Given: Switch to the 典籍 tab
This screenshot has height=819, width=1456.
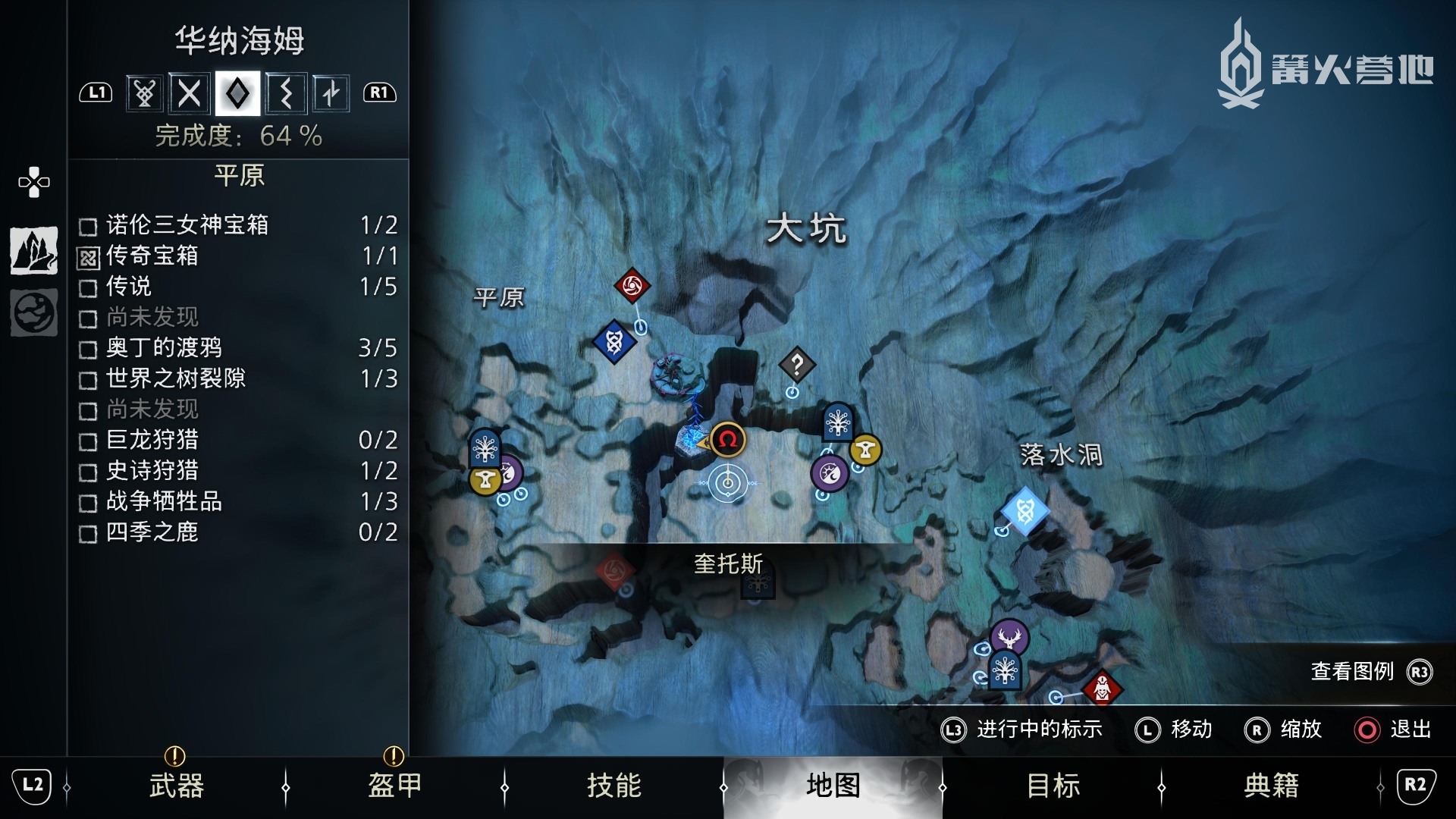Looking at the screenshot, I should tap(1271, 786).
